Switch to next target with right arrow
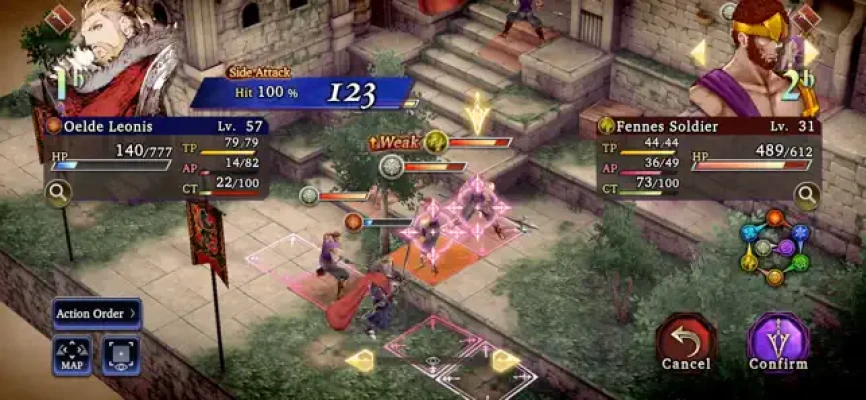 (811, 52)
